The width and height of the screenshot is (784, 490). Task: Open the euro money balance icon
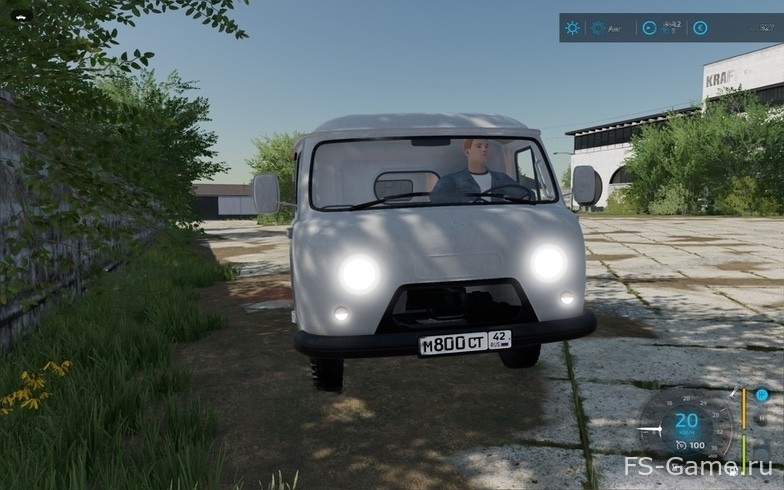[x=700, y=28]
